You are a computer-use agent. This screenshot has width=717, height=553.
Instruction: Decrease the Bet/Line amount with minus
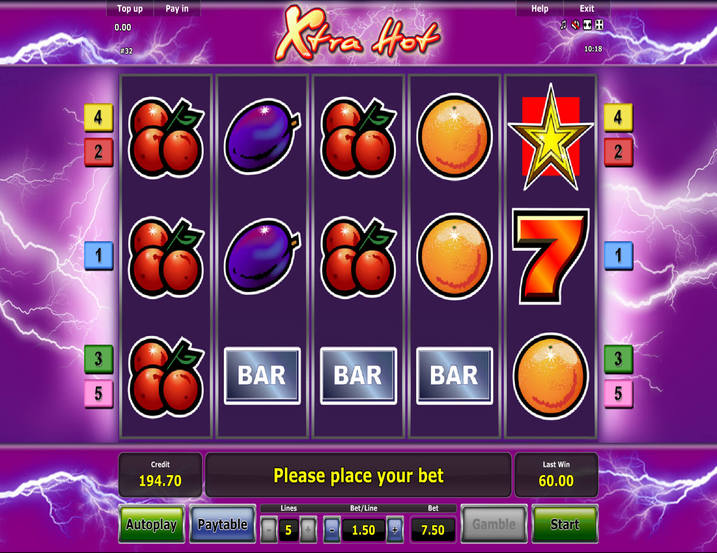[x=332, y=530]
